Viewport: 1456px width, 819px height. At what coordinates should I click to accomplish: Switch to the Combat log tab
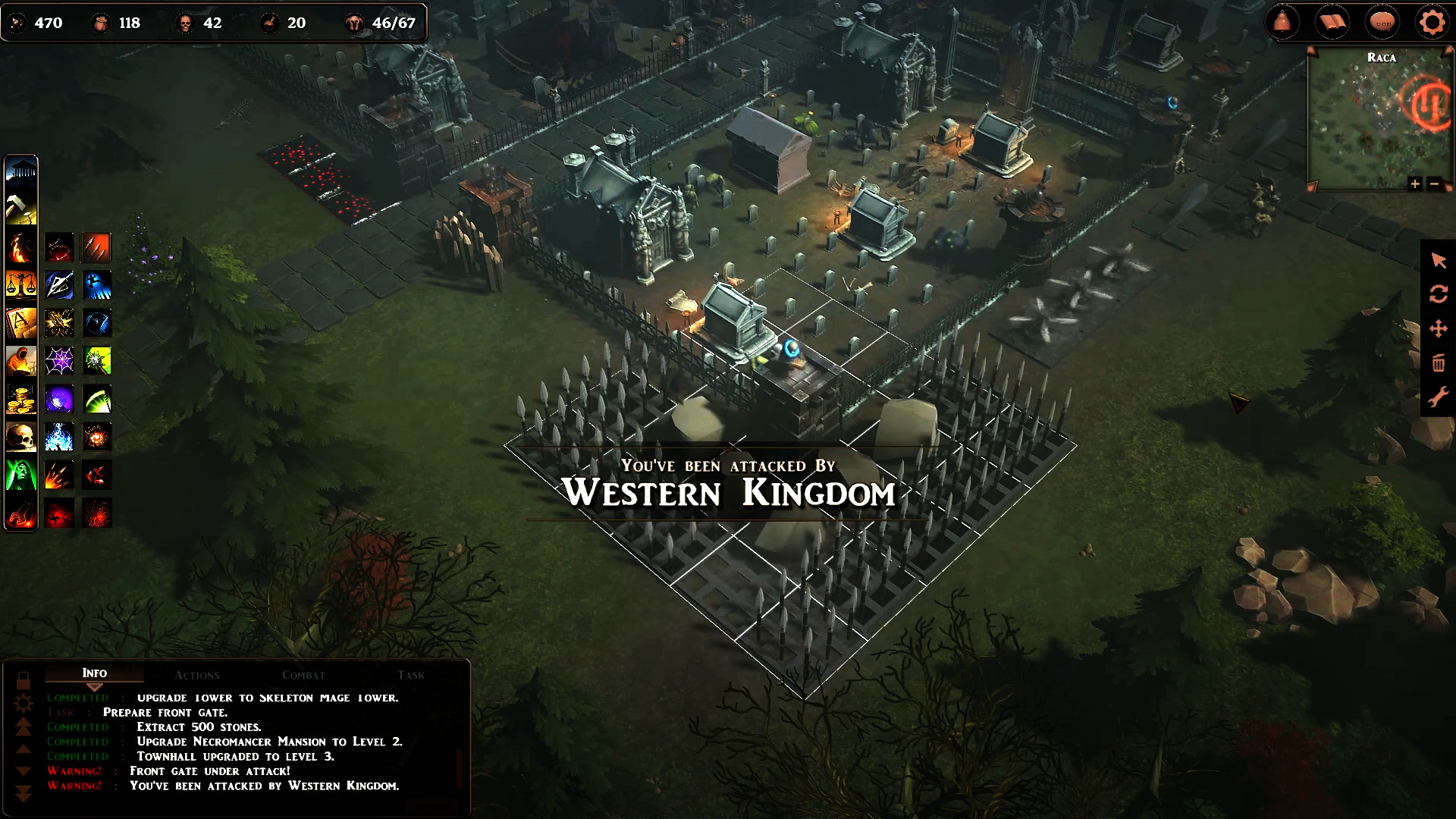pos(303,674)
